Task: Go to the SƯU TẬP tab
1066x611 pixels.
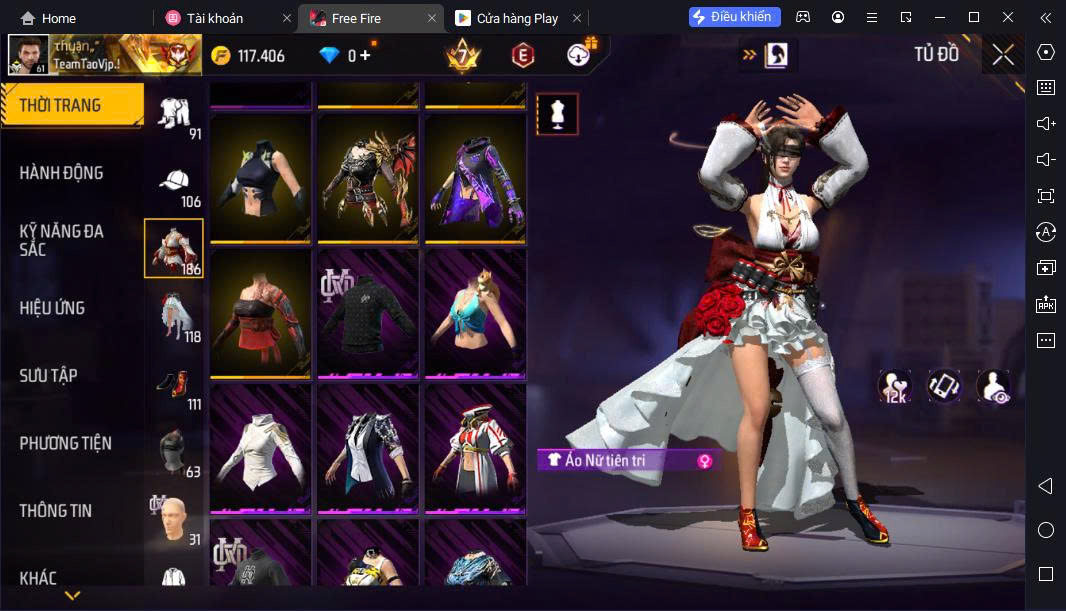Action: pyautogui.click(x=49, y=376)
